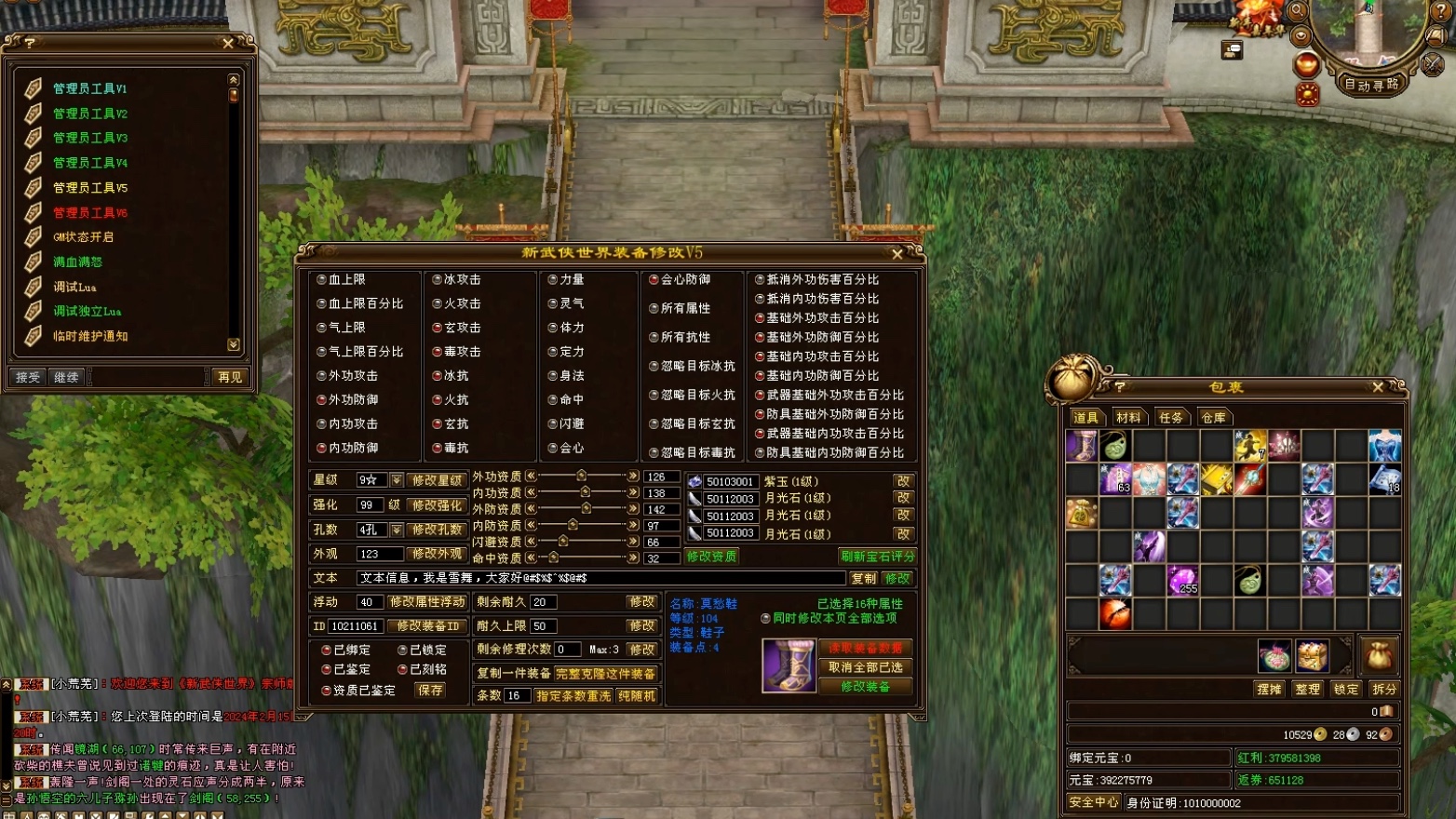
Task: Switch to the 仓库 warehouse tab
Action: pyautogui.click(x=1213, y=417)
